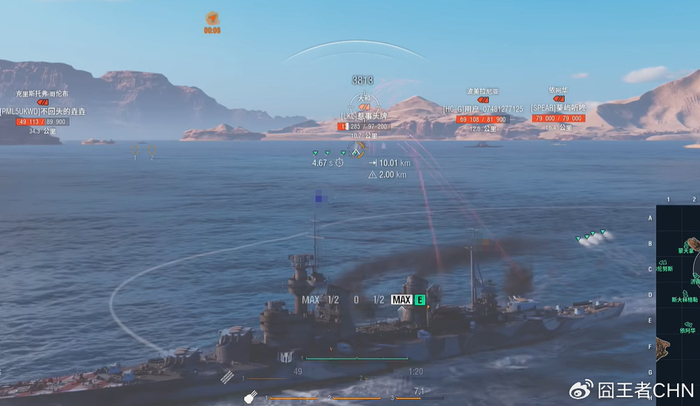The width and height of the screenshot is (700, 406).
Task: Click the highlighted MAX speed setting
Action: (401, 299)
